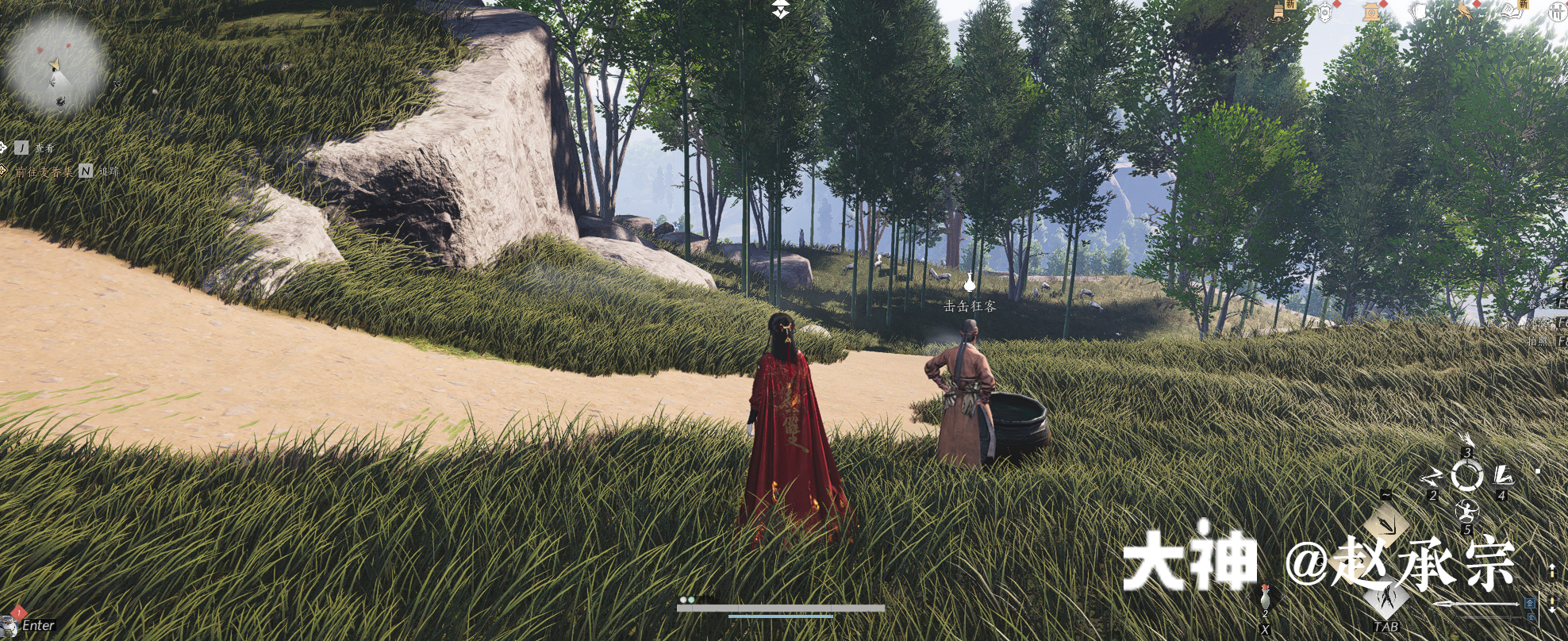1568x641 pixels.
Task: Activate the archer stance skill in slot 5
Action: (x=1466, y=510)
